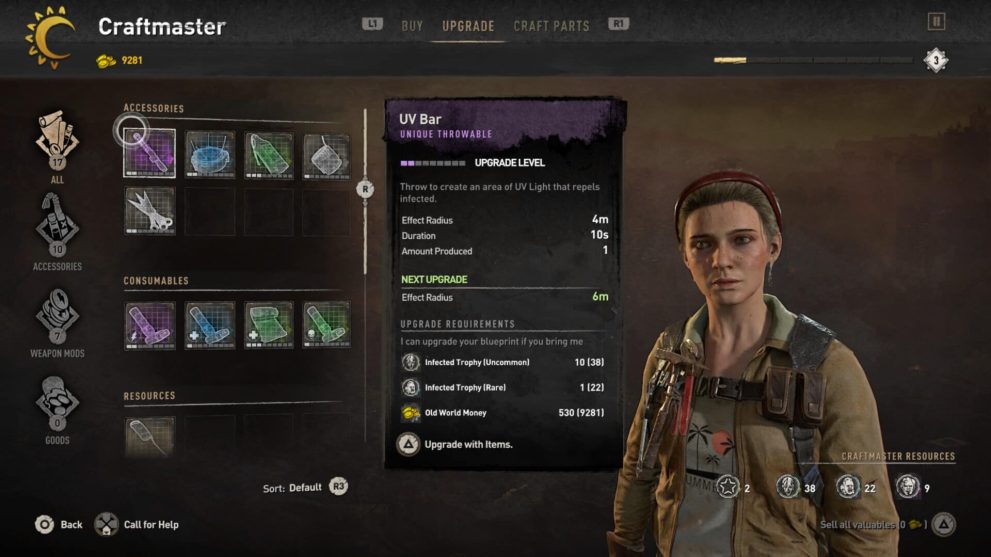Open the Upgrade tab

click(x=468, y=26)
